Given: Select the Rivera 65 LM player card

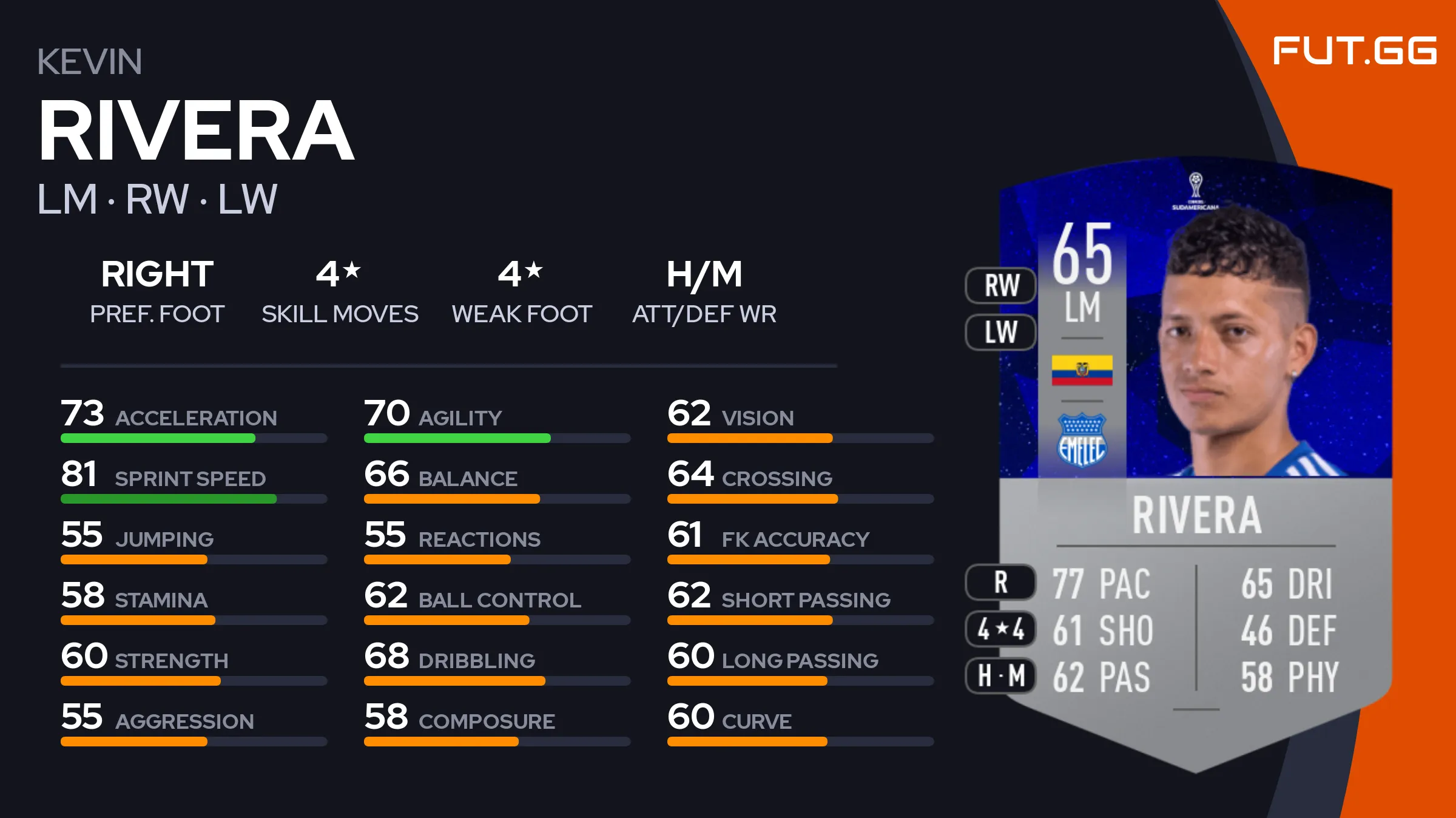Looking at the screenshot, I should [1195, 461].
